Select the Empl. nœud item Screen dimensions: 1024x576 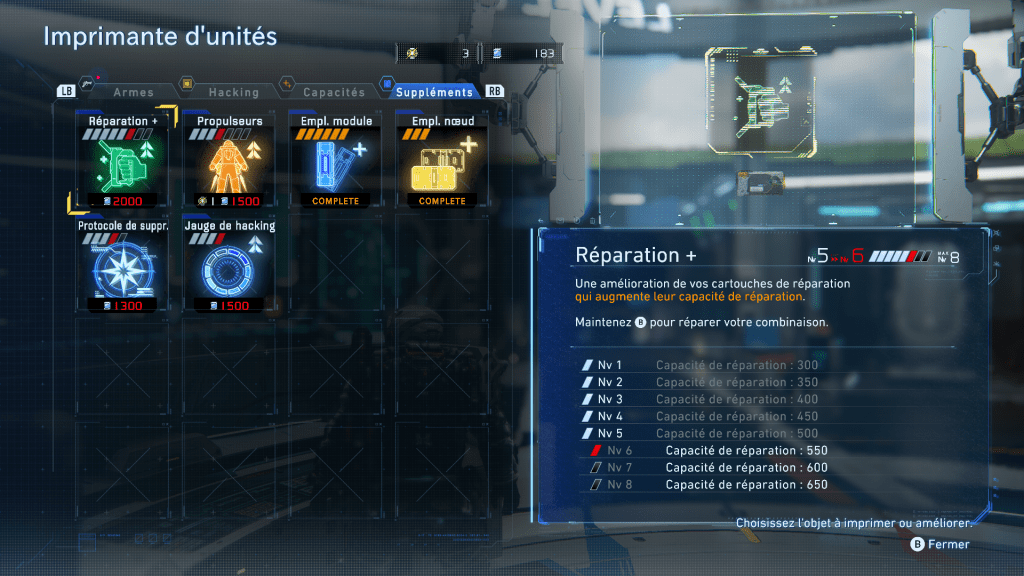click(442, 163)
